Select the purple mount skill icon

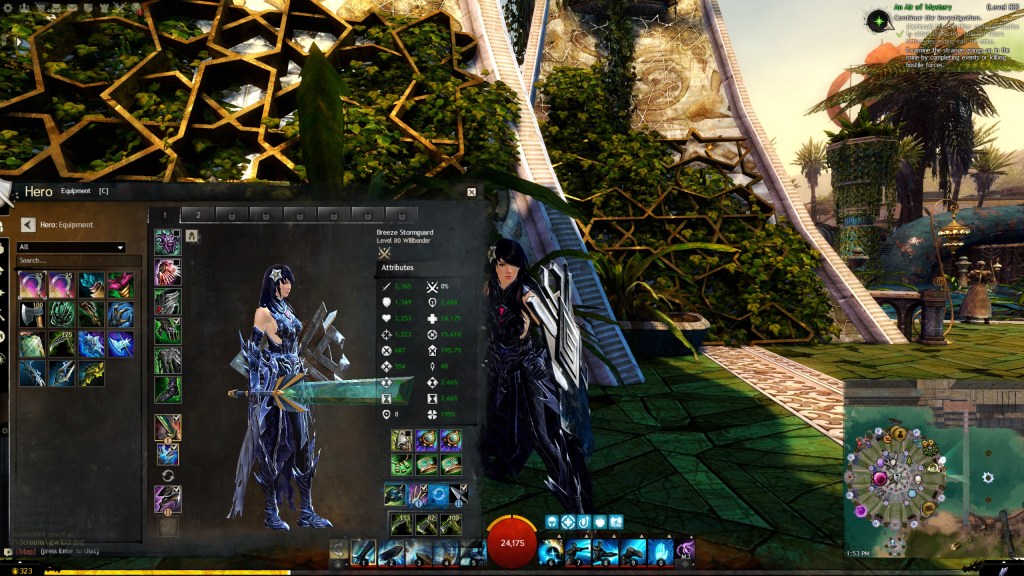[x=686, y=549]
